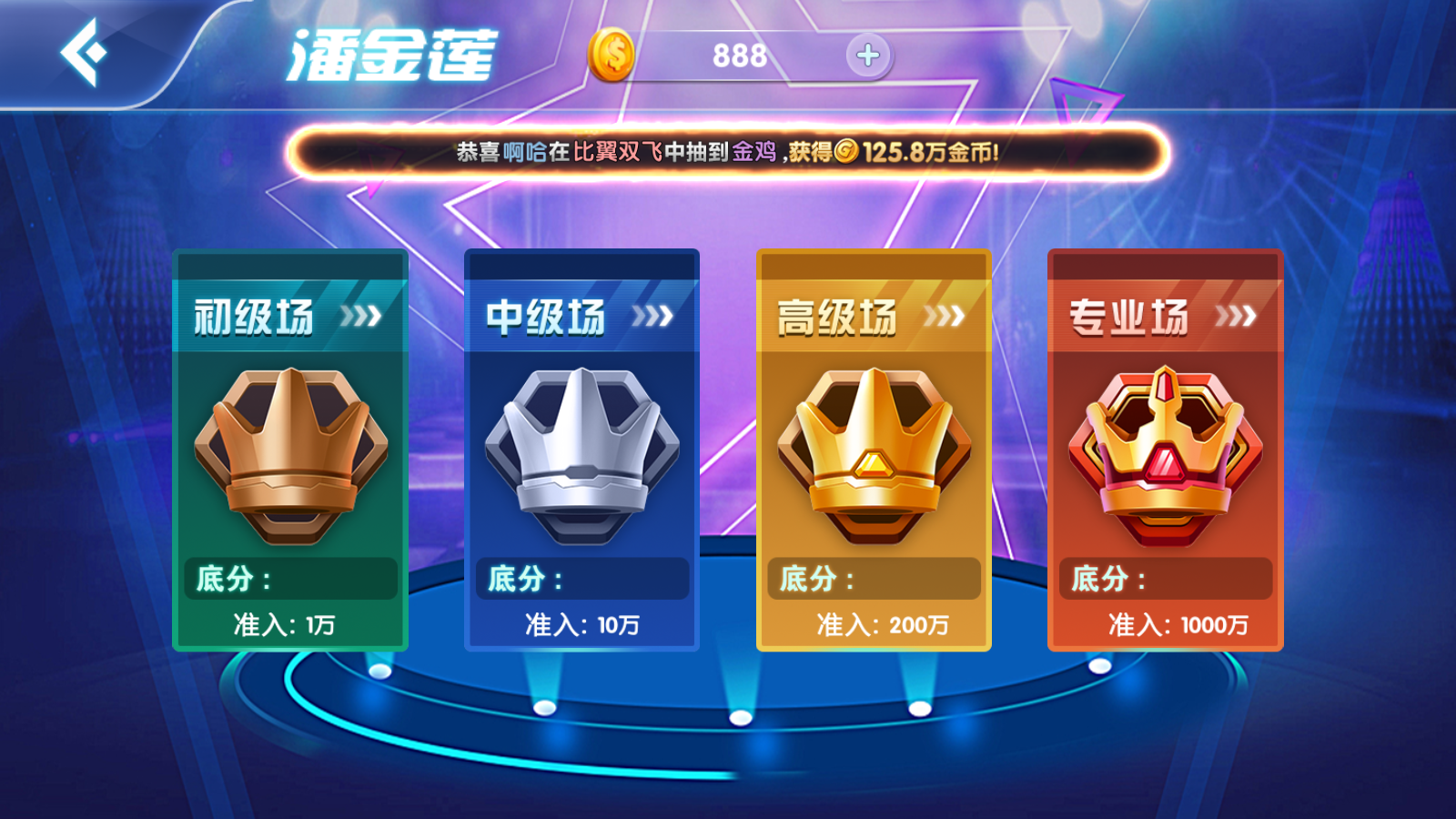Expand the 专业场 room via its chevron arrows

[x=1236, y=314]
